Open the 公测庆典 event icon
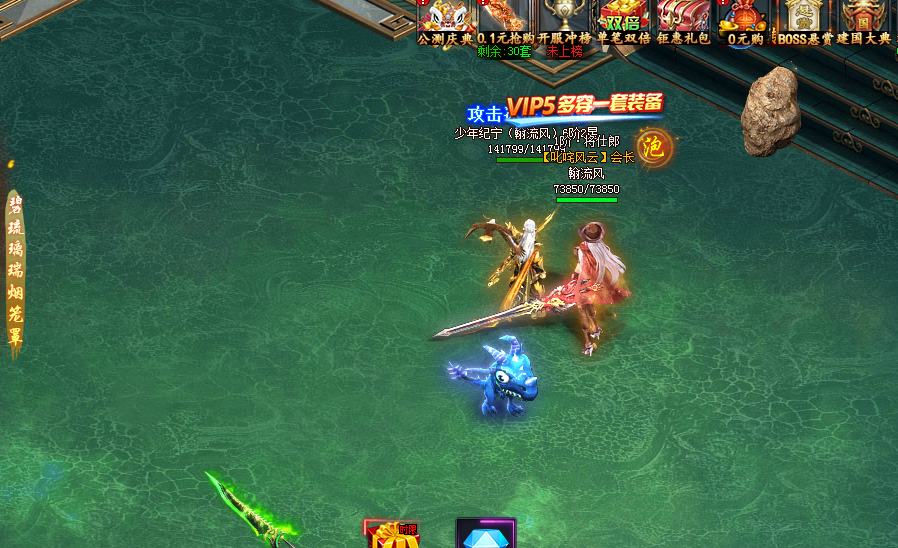This screenshot has height=548, width=898. pos(445,20)
